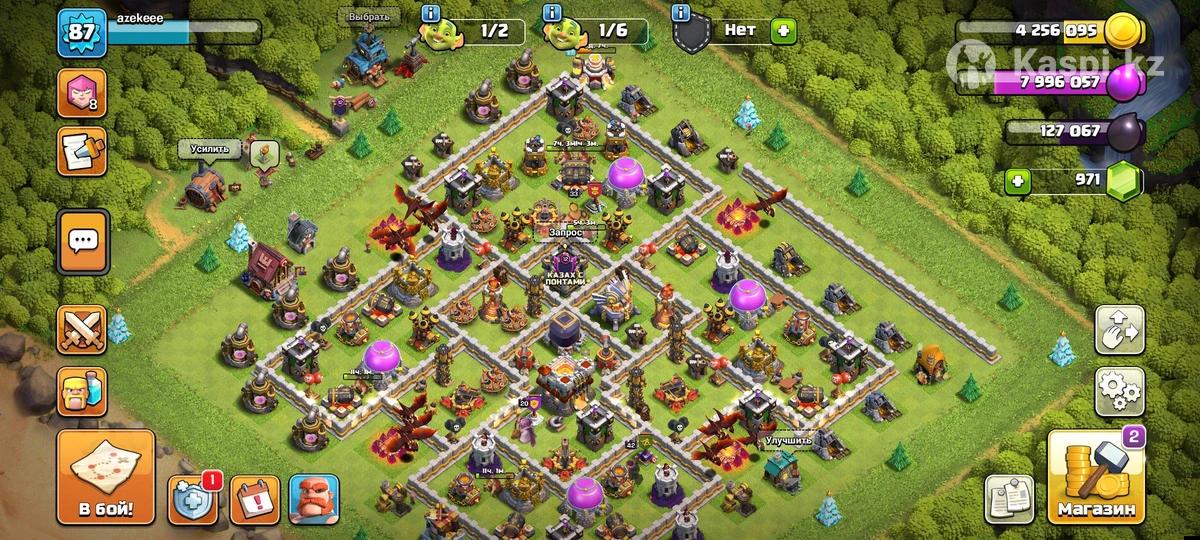The height and width of the screenshot is (540, 1200).
Task: Open the level 87 player profile badge
Action: point(78,33)
